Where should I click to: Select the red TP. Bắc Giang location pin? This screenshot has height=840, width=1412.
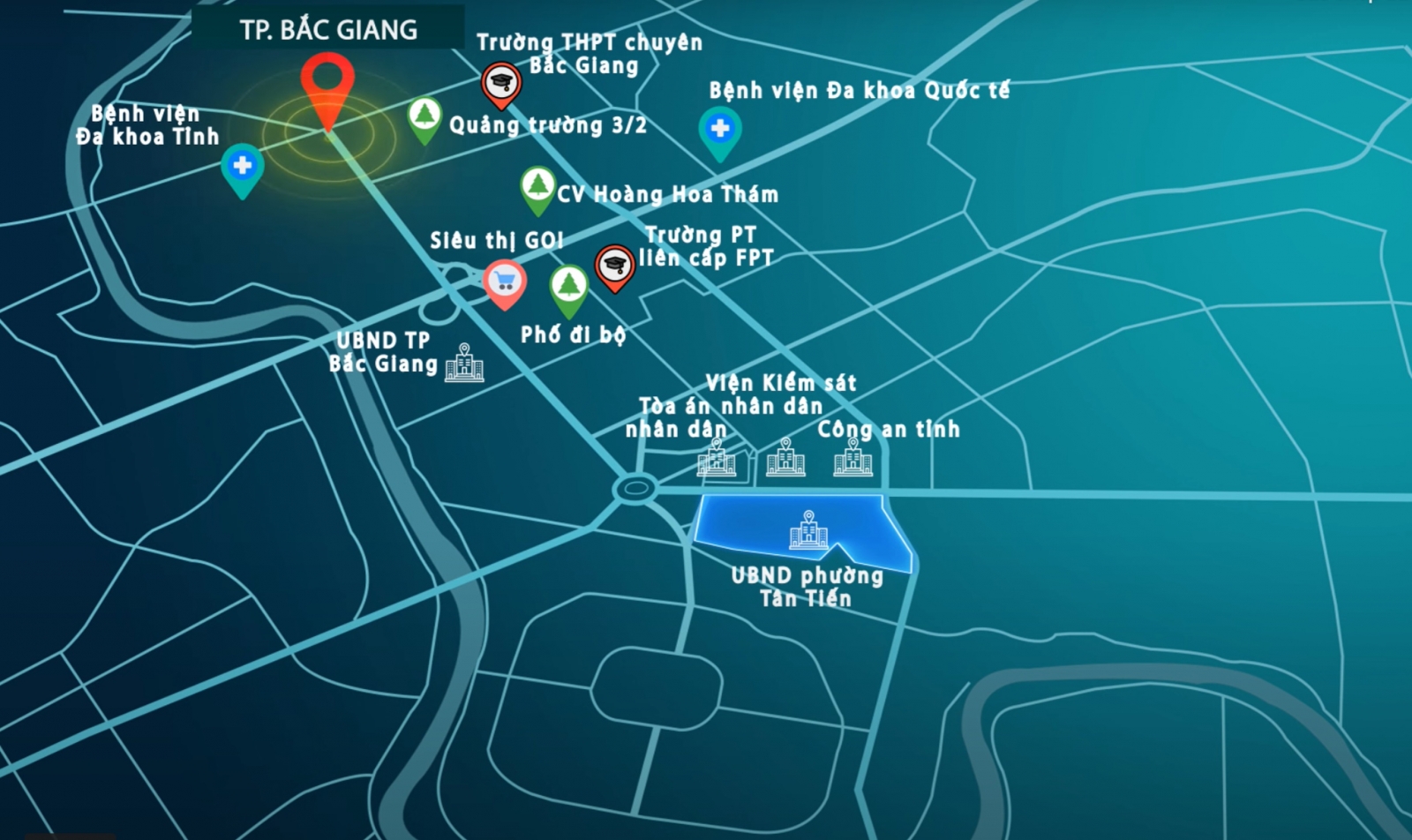pyautogui.click(x=327, y=86)
